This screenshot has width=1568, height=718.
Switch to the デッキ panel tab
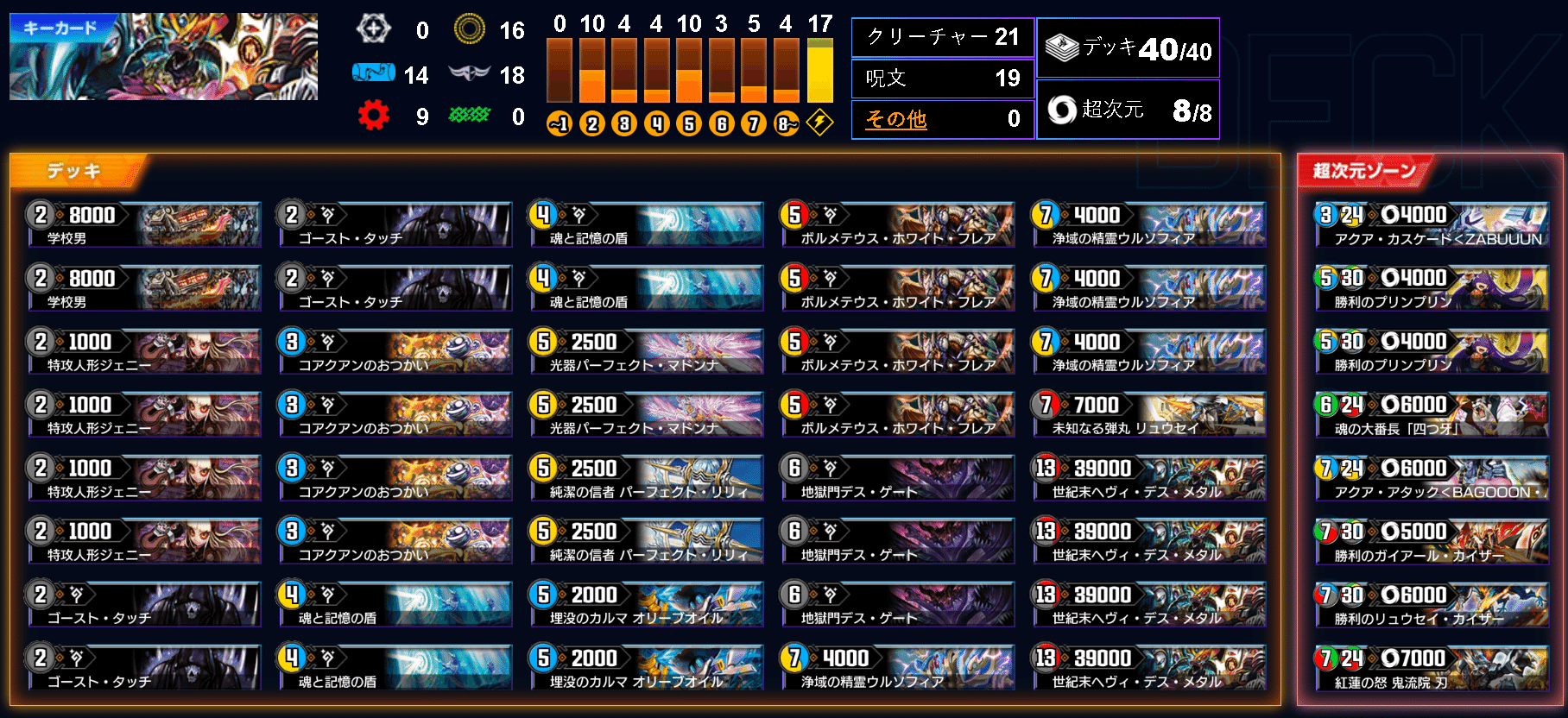(73, 170)
